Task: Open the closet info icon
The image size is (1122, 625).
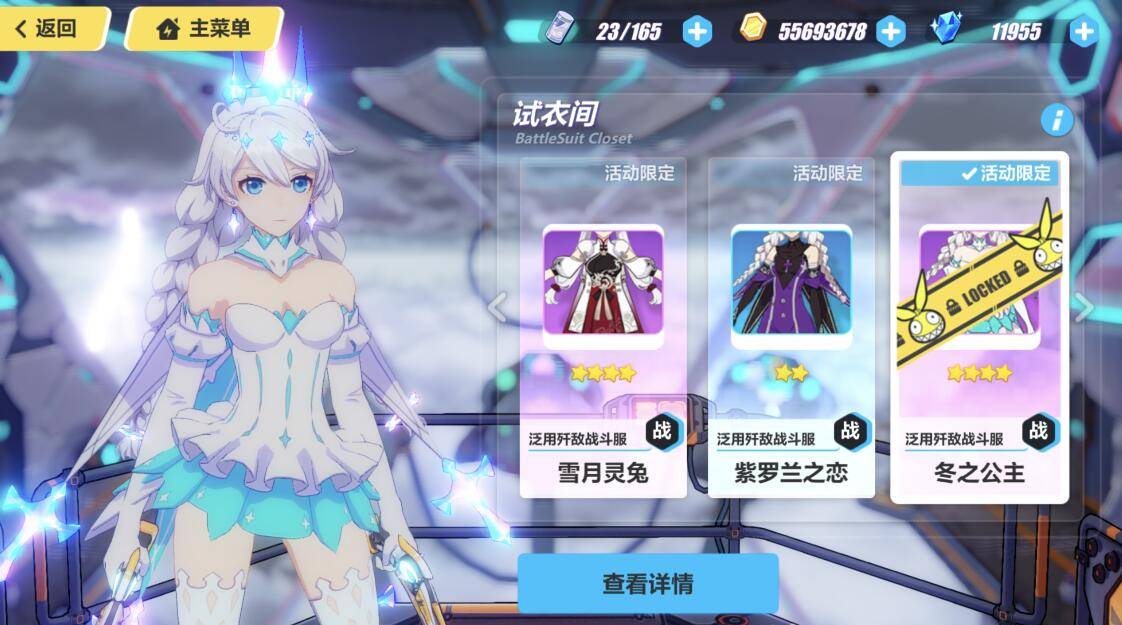Action: [1056, 121]
